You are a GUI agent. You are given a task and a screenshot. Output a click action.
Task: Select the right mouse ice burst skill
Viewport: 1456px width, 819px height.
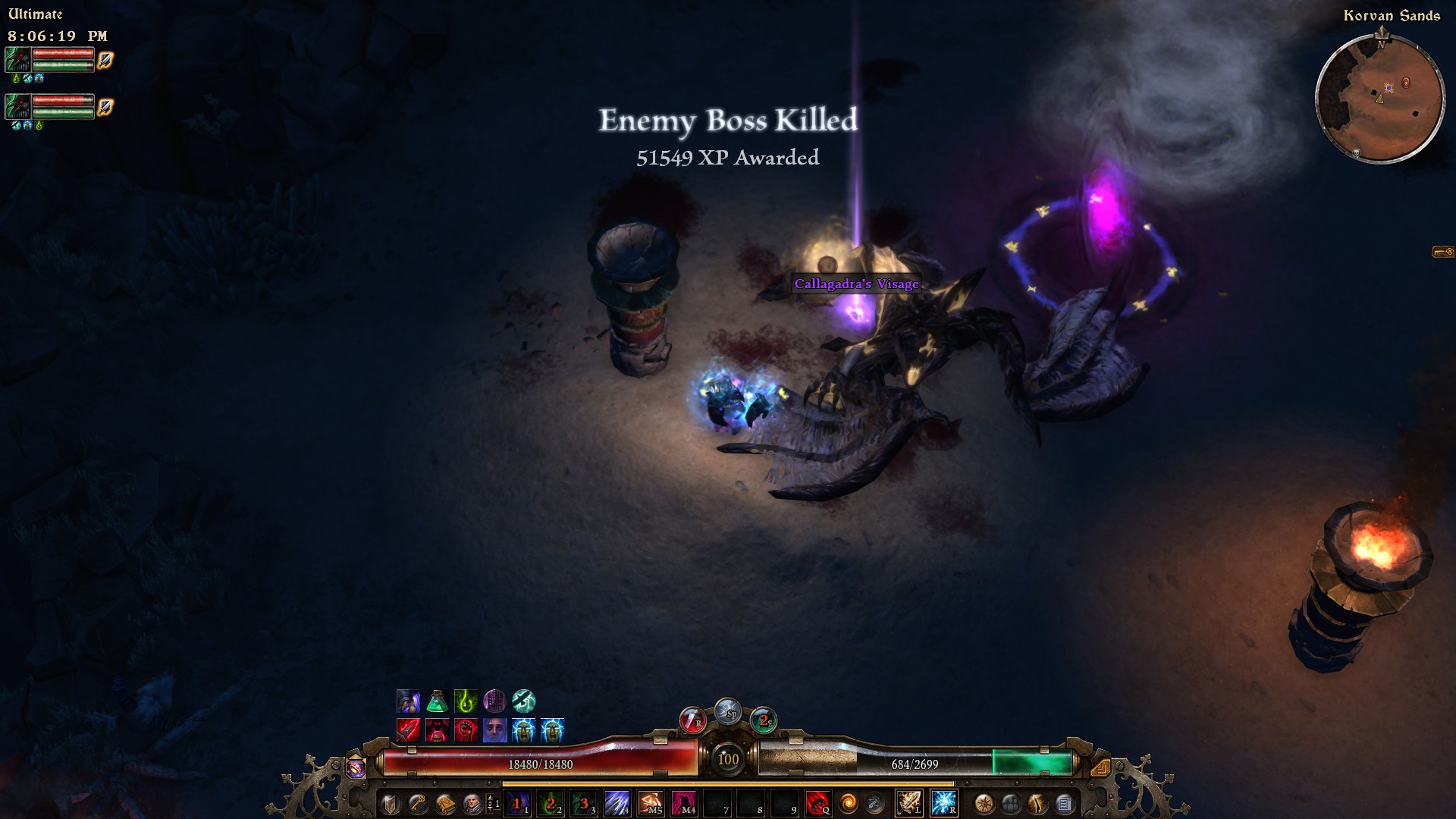tap(943, 803)
